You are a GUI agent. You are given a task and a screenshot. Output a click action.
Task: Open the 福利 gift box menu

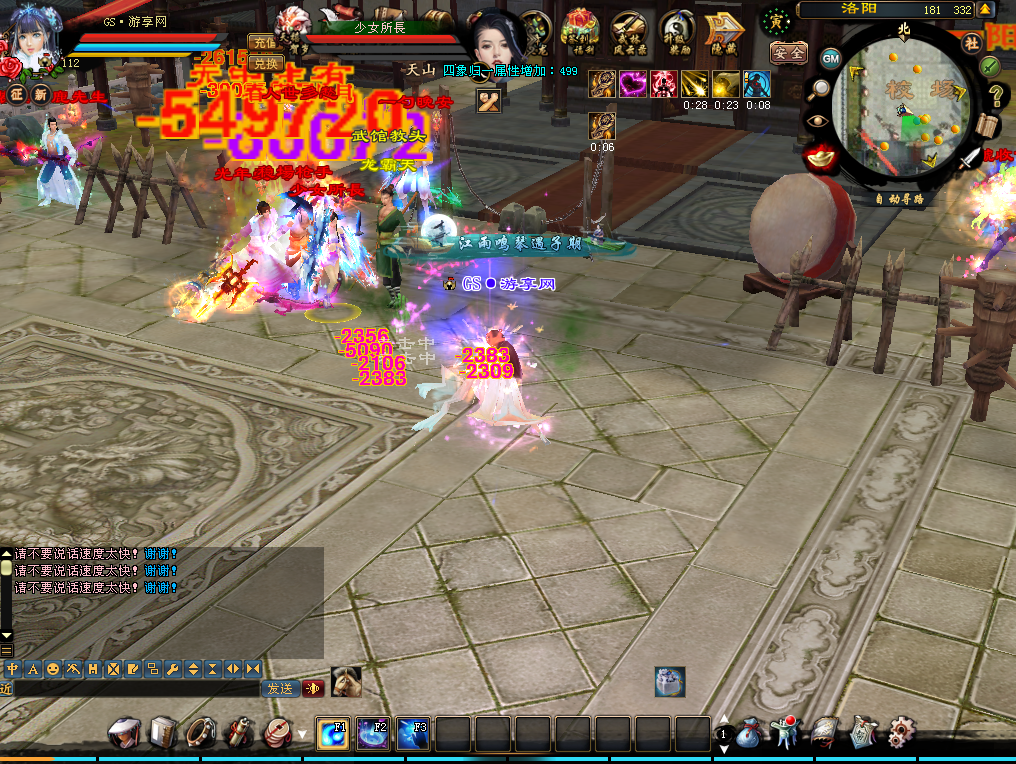(x=580, y=30)
